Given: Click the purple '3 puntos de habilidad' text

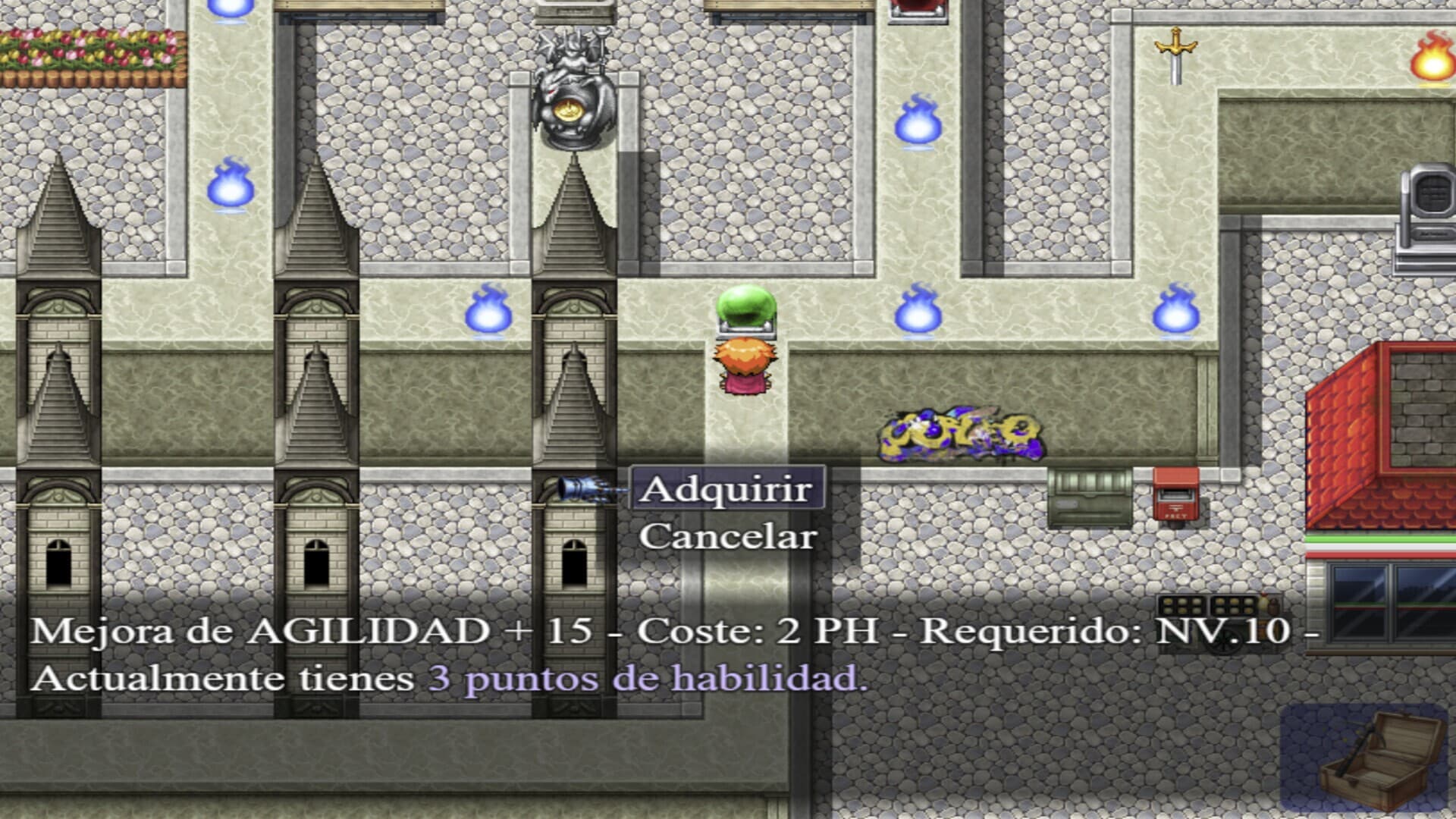Looking at the screenshot, I should click(x=648, y=675).
